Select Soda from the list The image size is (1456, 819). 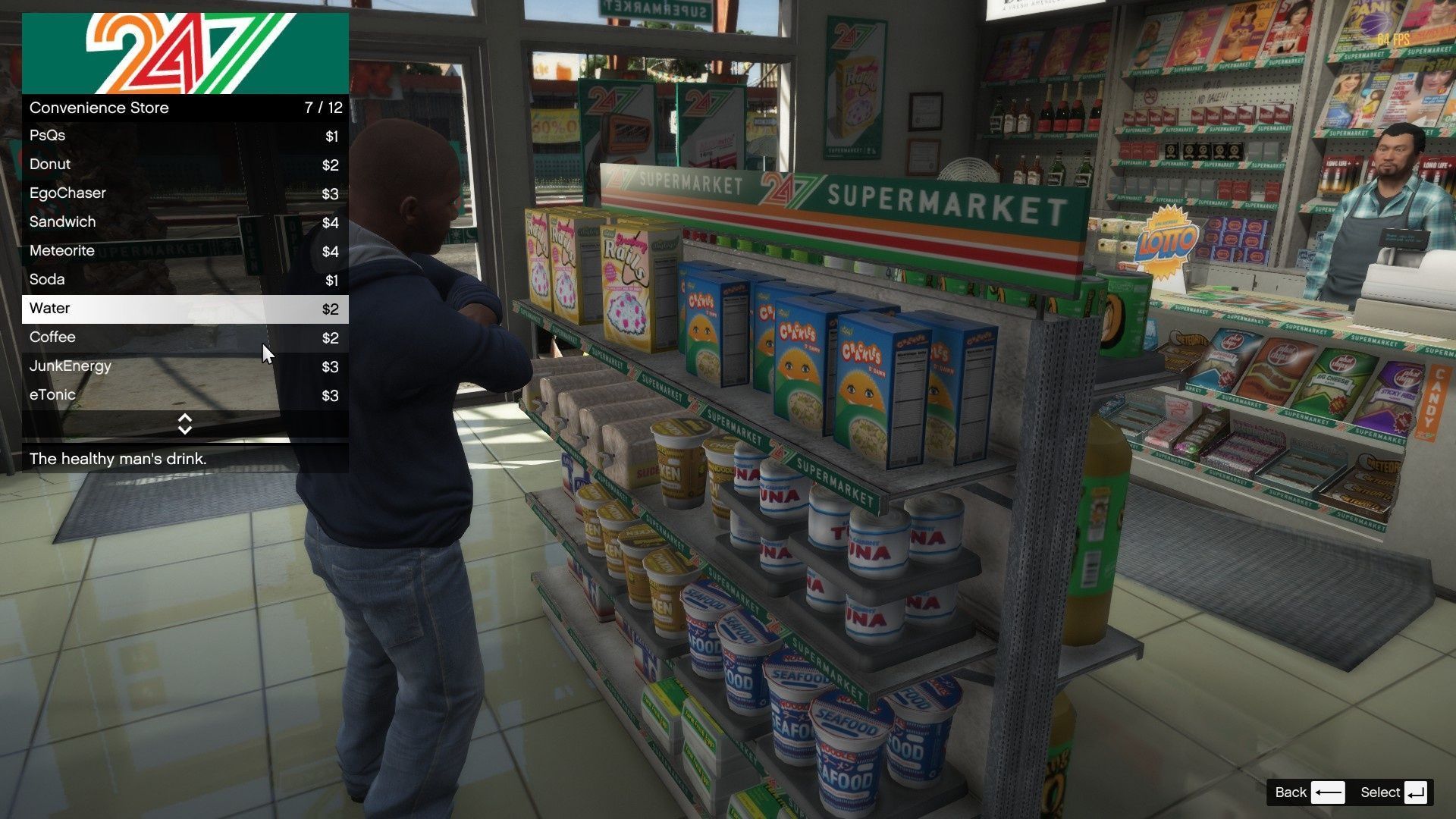click(x=184, y=280)
